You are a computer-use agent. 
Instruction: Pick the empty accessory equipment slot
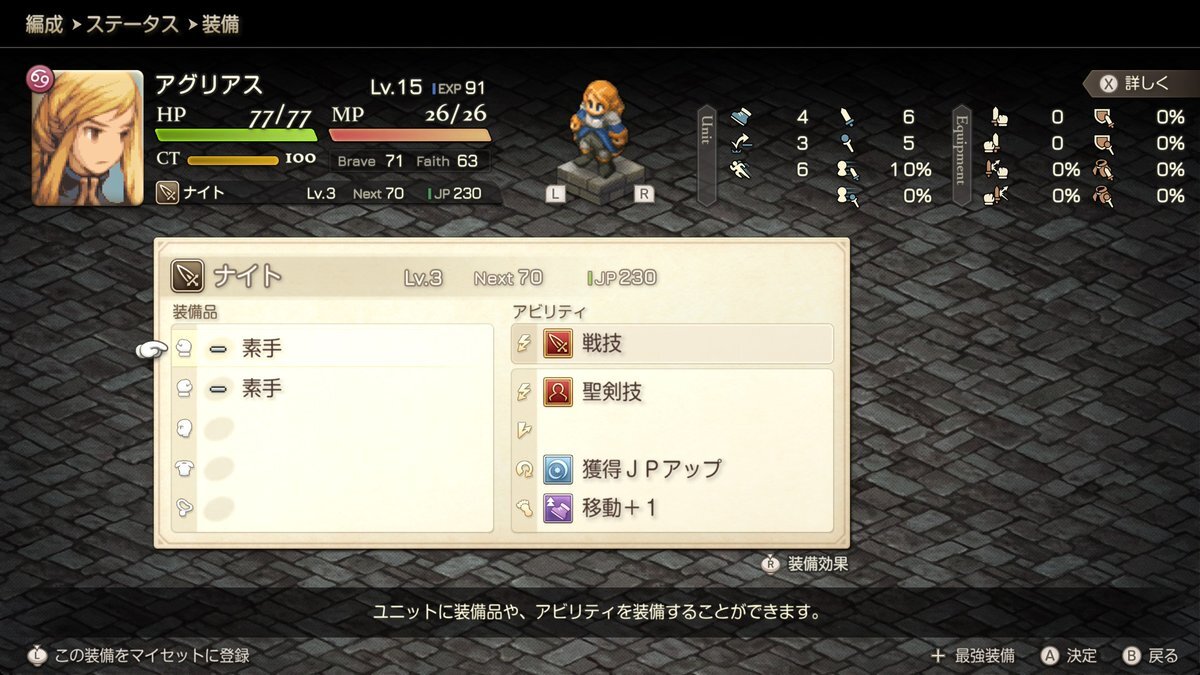330,508
